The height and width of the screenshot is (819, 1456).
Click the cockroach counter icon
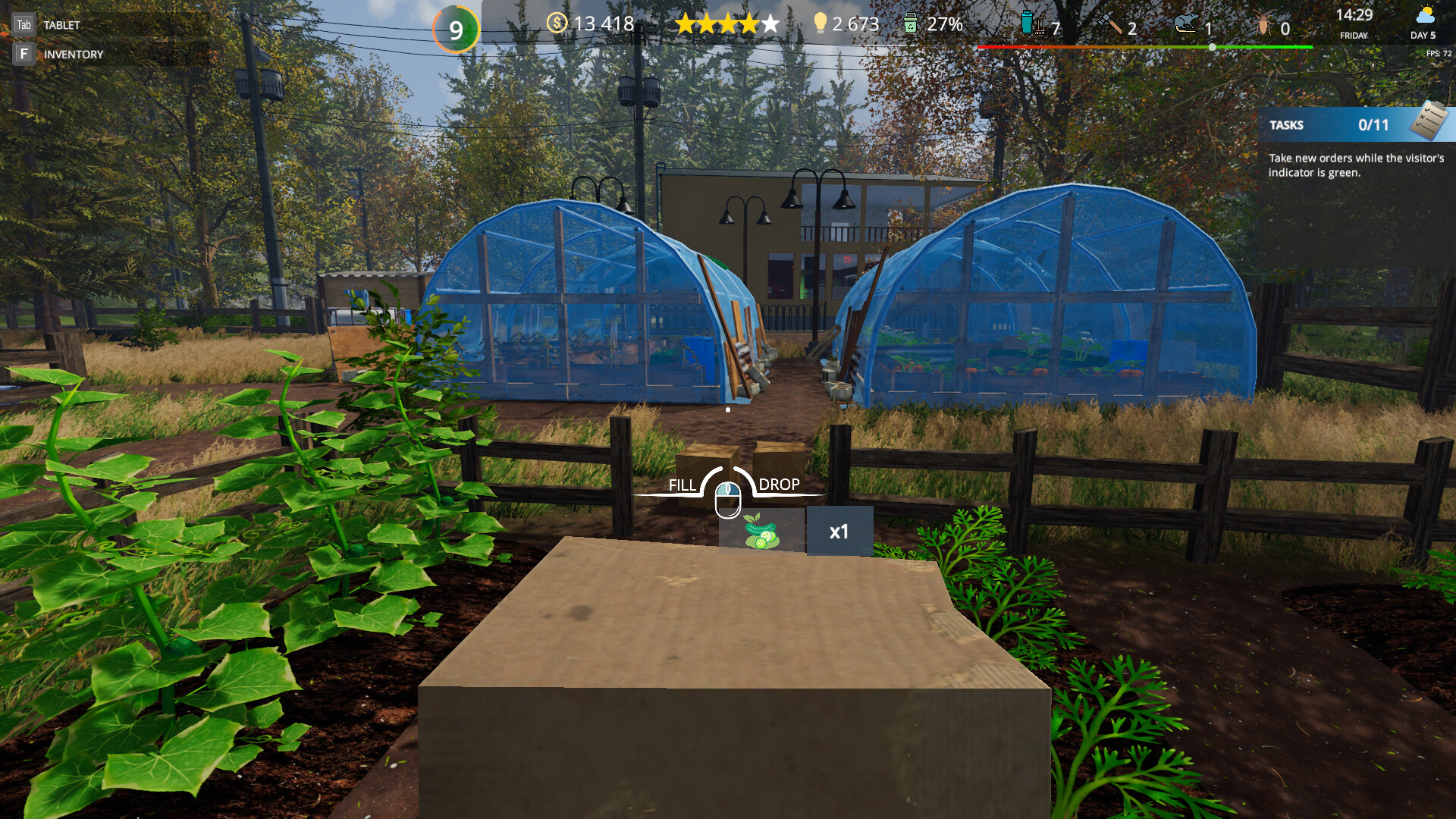pos(1262,24)
